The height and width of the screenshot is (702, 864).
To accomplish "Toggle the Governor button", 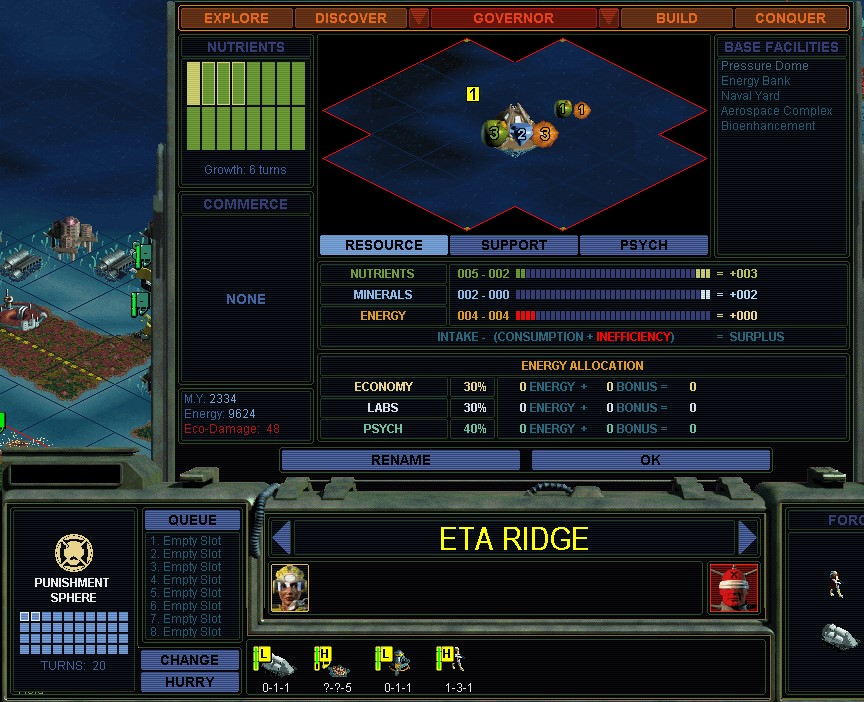I will 513,18.
